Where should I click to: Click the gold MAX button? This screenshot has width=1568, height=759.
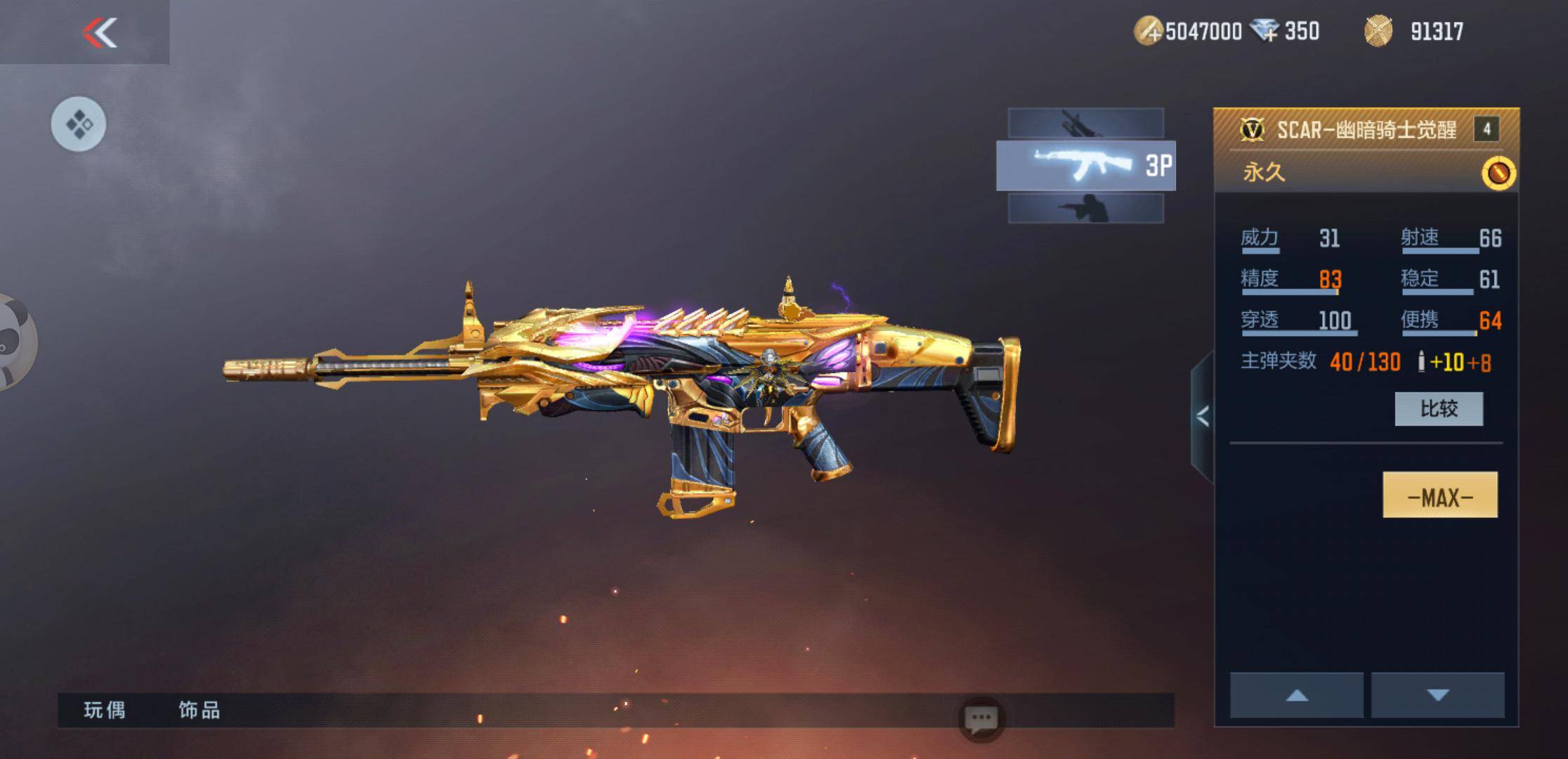point(1439,495)
